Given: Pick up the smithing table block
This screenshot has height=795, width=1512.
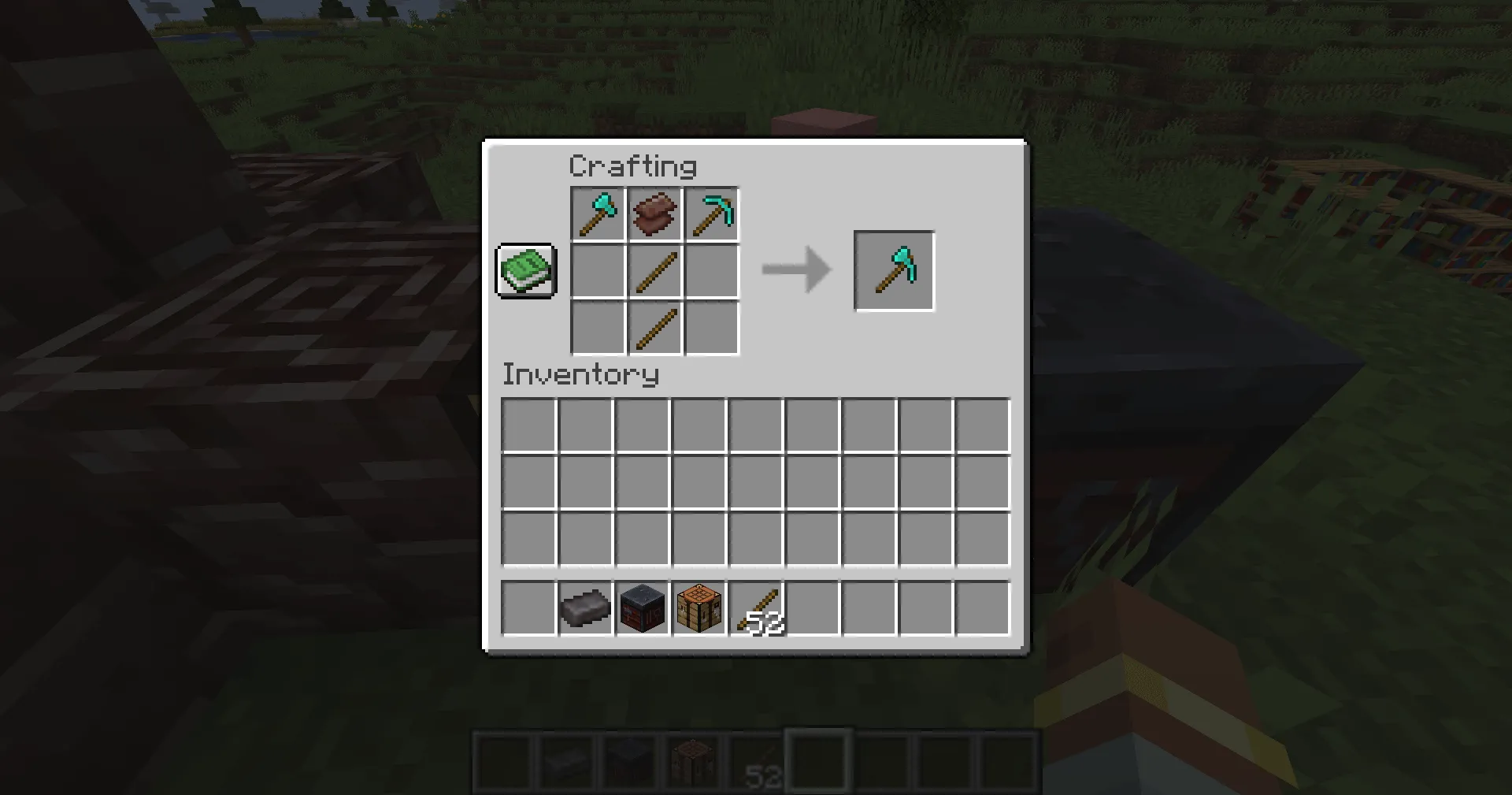Looking at the screenshot, I should (x=642, y=607).
